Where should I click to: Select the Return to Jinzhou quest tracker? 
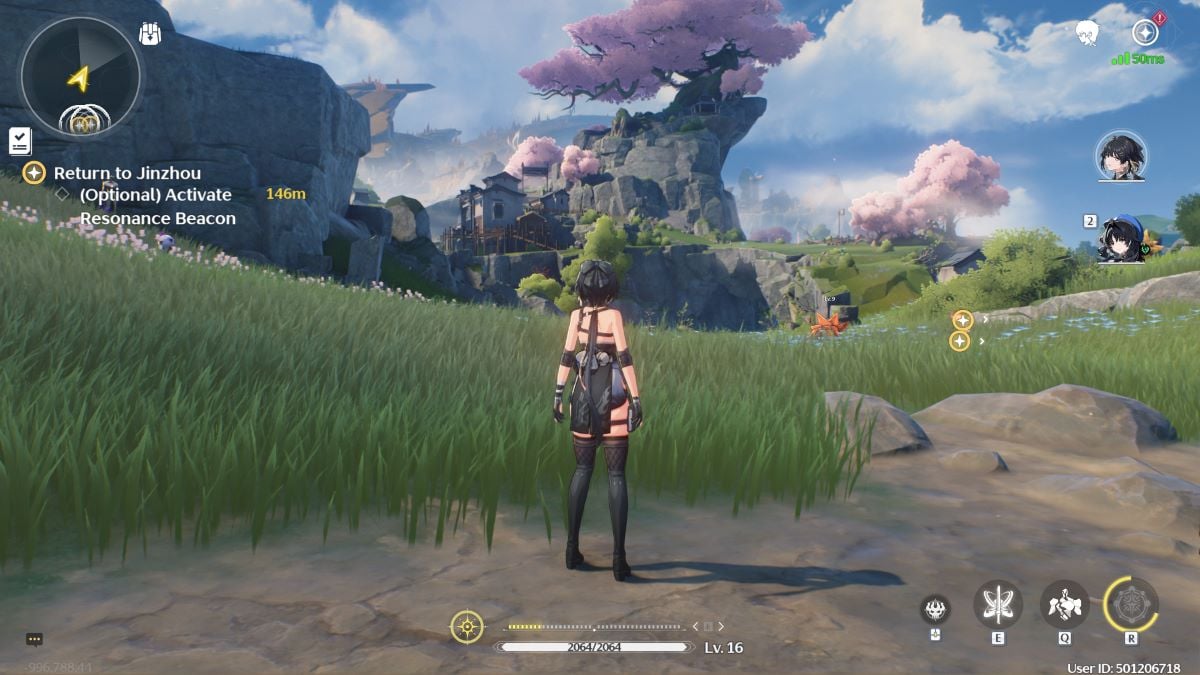point(126,173)
